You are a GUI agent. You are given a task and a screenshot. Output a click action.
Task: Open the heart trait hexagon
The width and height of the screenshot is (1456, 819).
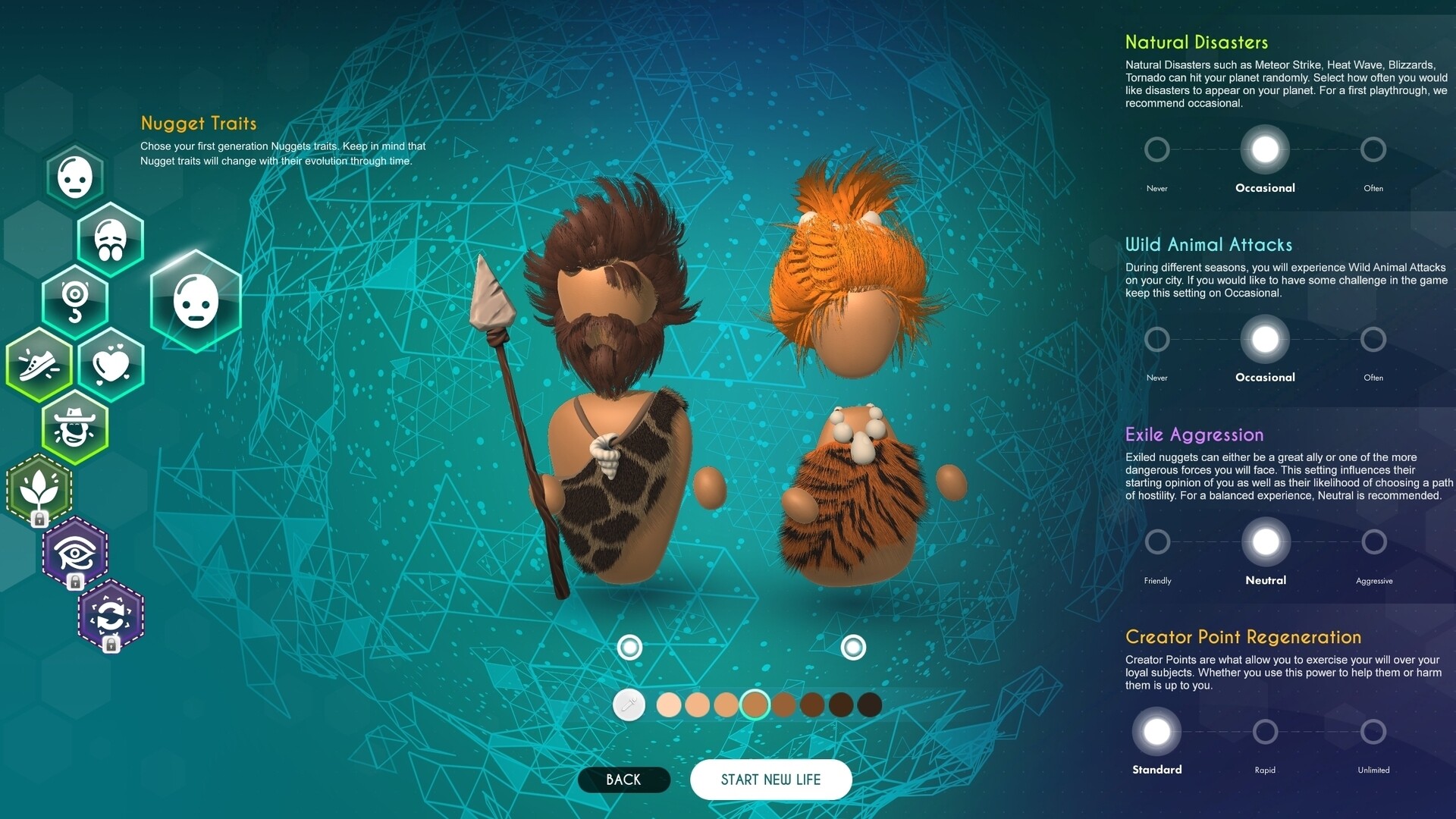[111, 364]
